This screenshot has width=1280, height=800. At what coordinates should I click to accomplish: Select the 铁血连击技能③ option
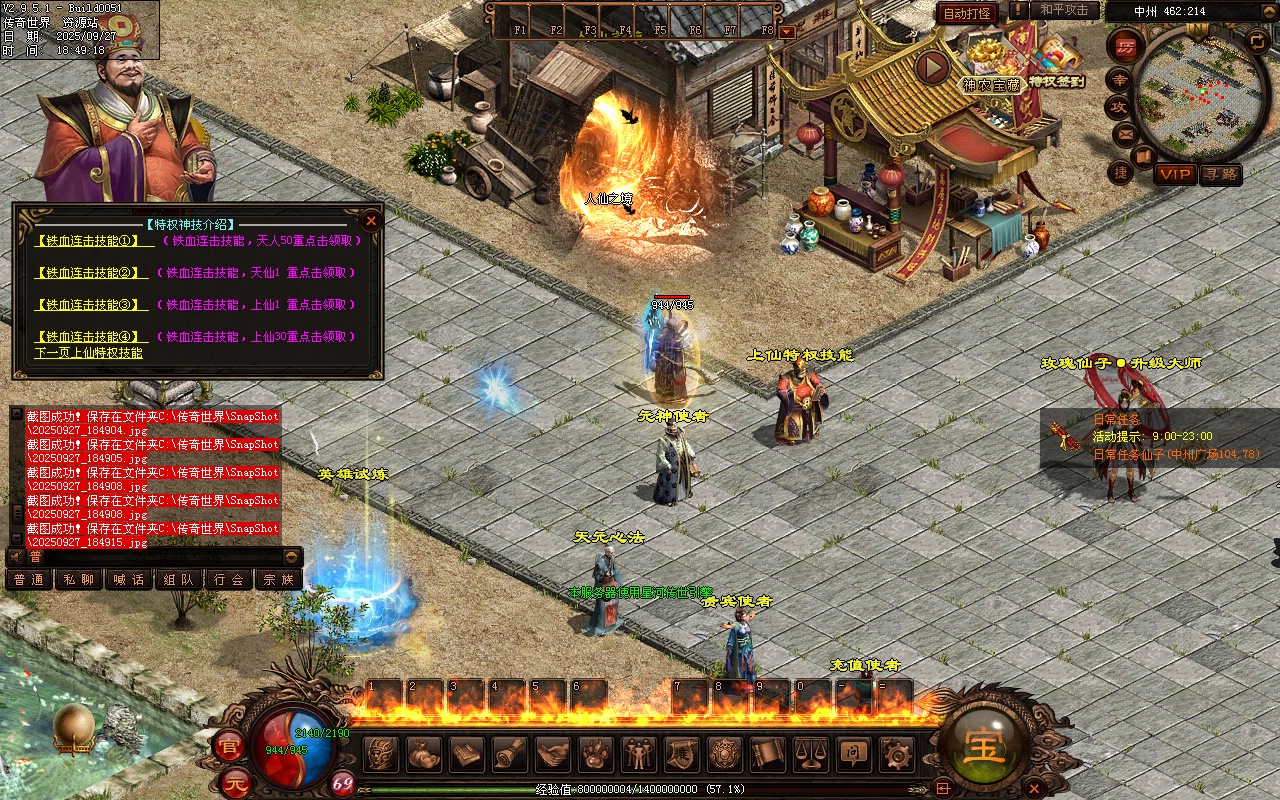[x=84, y=304]
